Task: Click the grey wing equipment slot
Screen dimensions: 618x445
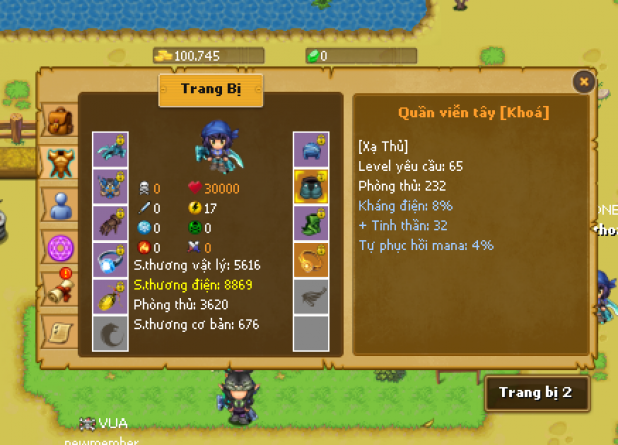Action: click(x=311, y=297)
